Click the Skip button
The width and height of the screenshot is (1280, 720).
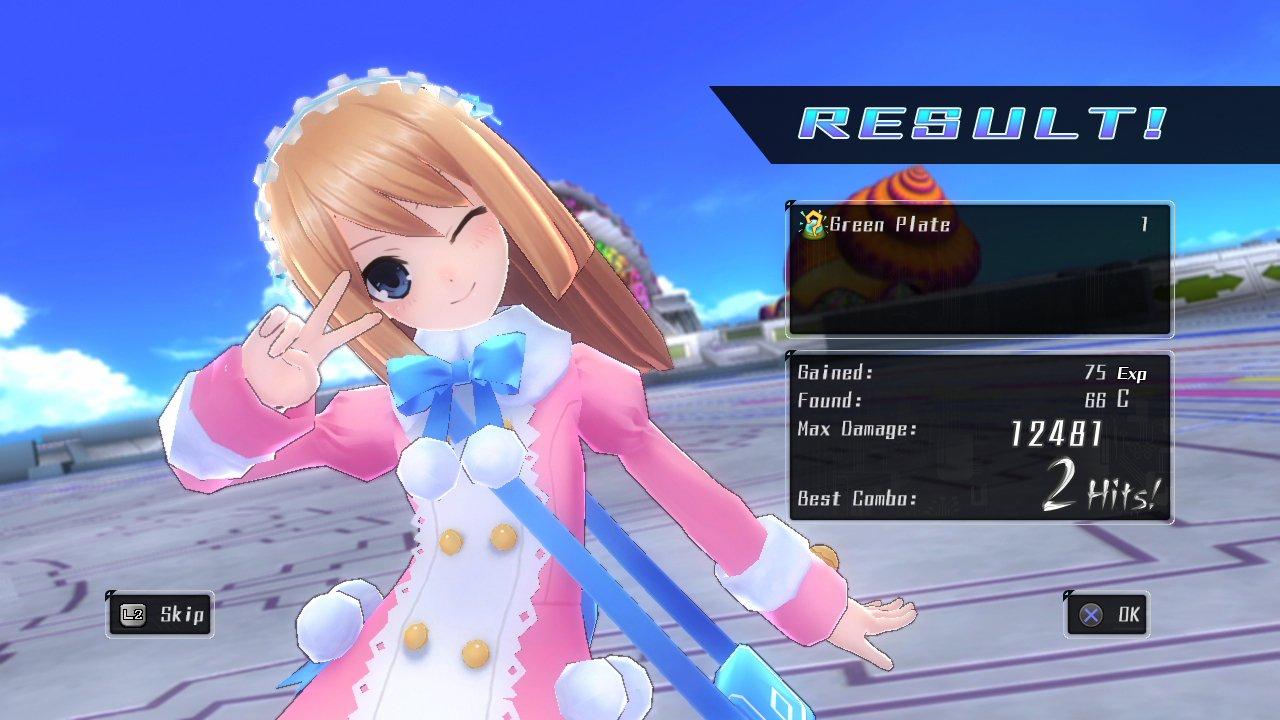pyautogui.click(x=160, y=615)
